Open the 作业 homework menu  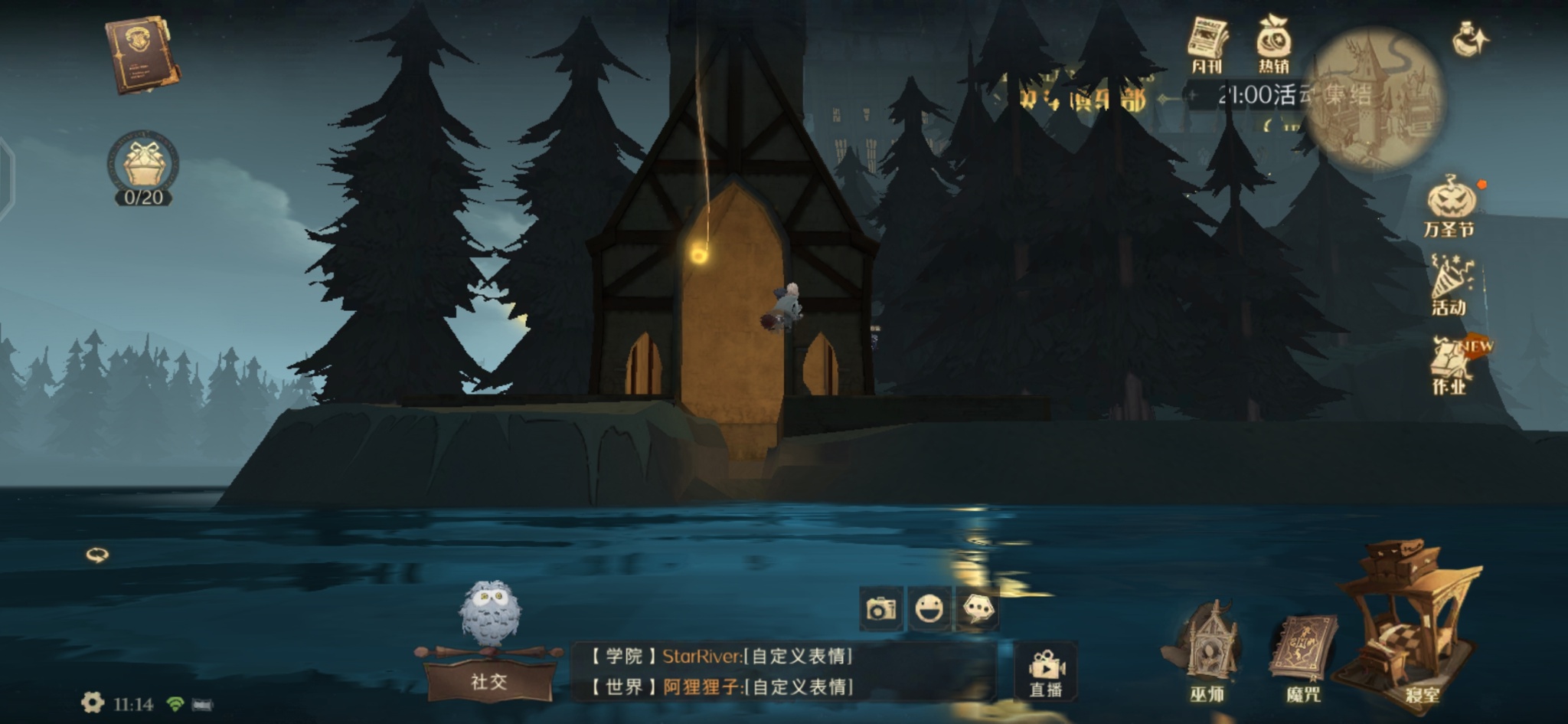(x=1450, y=365)
